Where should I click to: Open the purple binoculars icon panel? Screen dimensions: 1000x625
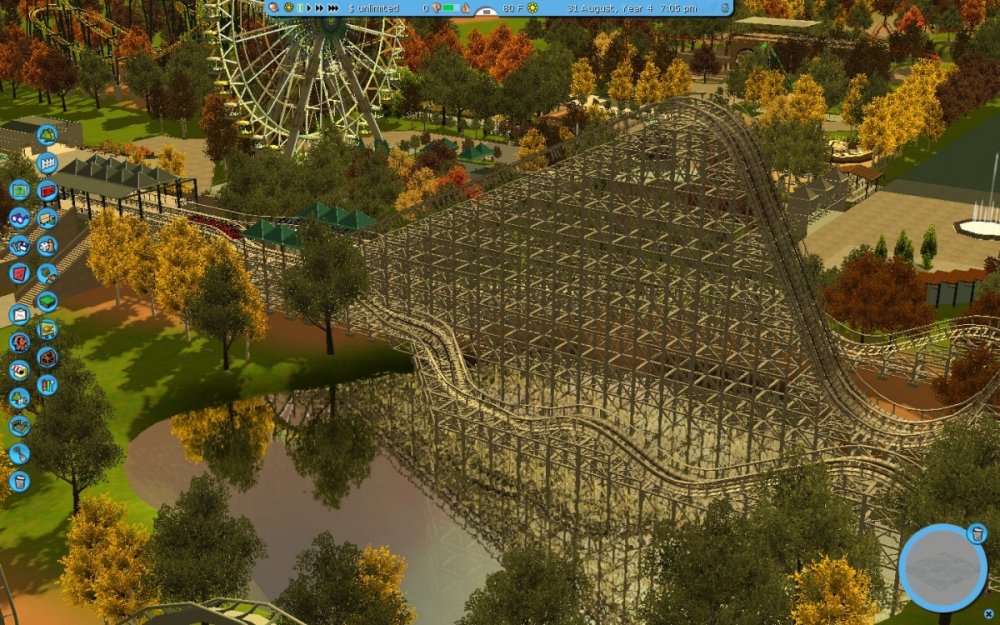point(19,217)
